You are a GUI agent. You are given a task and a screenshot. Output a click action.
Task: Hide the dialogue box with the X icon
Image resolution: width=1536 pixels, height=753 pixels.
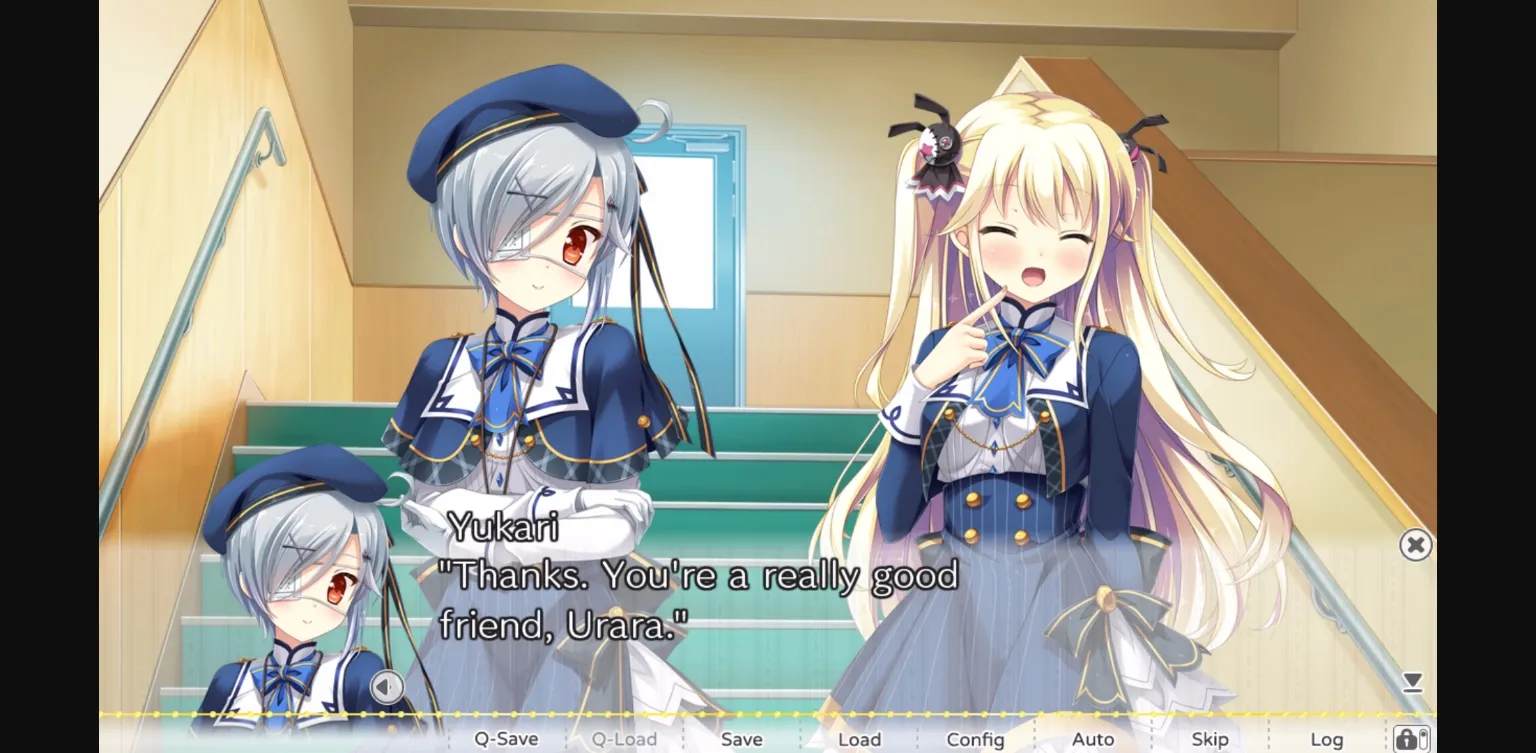point(1416,544)
